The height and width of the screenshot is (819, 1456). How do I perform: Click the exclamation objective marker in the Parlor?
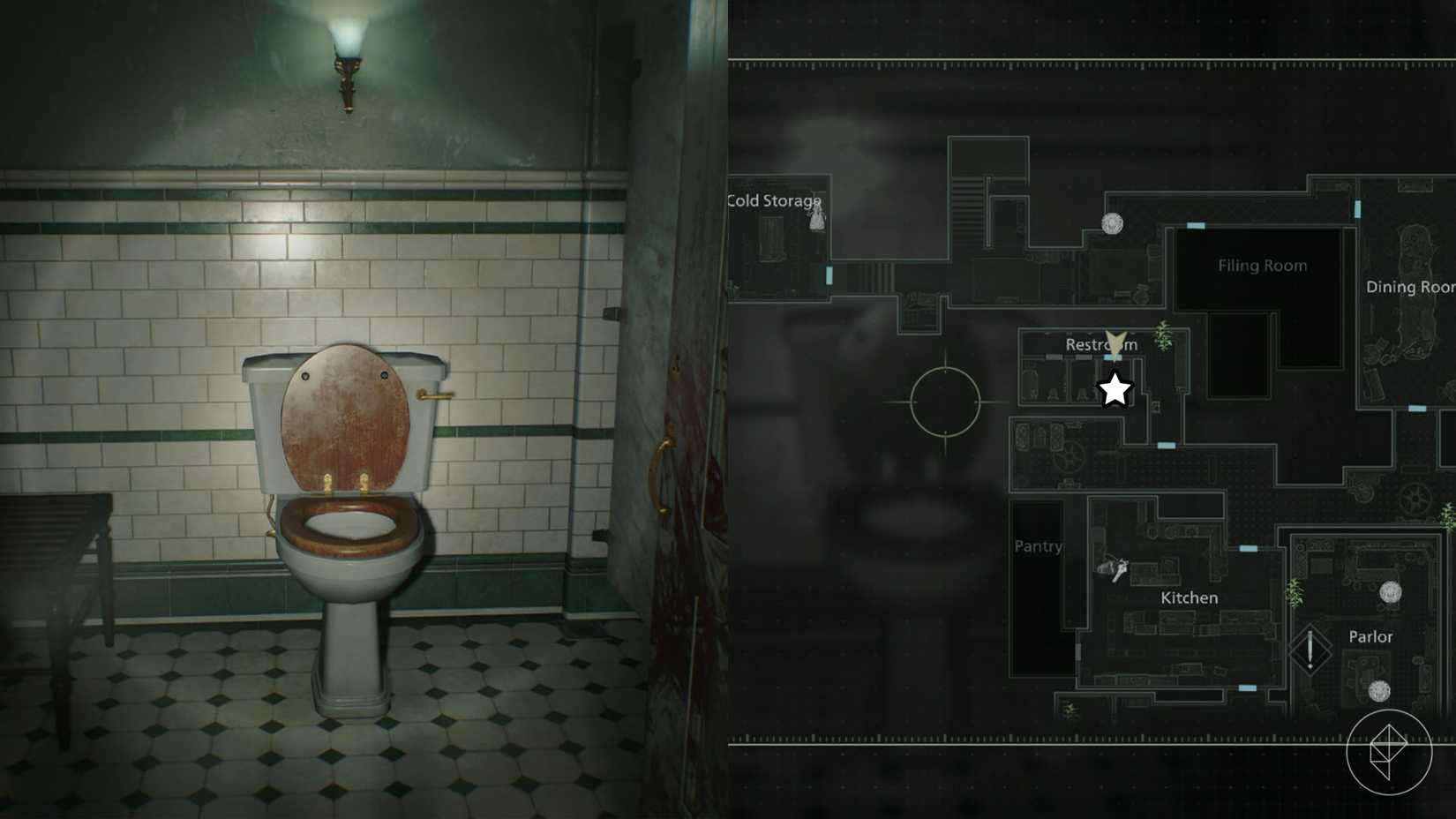(x=1310, y=648)
